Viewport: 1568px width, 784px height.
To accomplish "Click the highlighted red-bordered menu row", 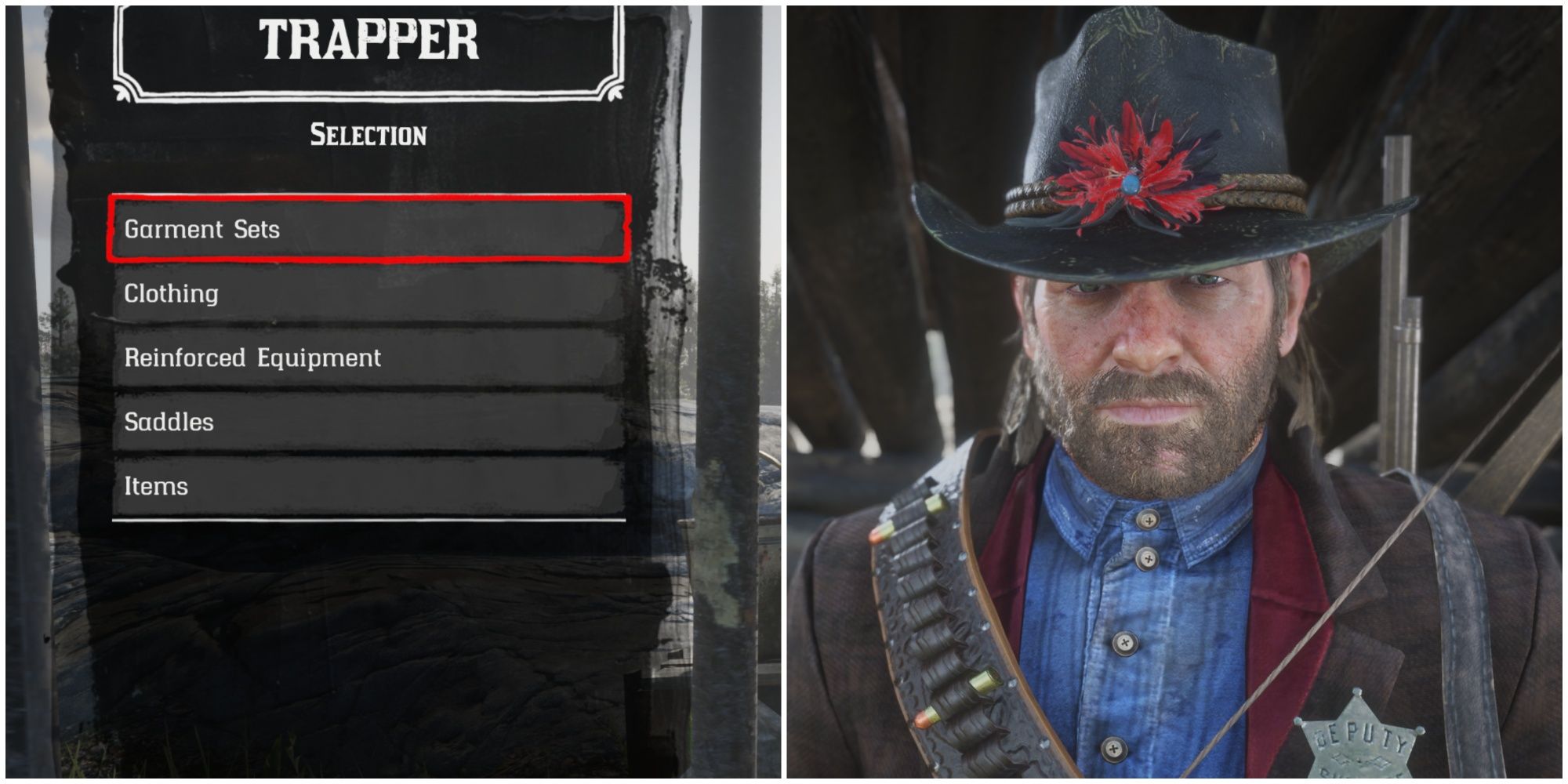I will pos(368,228).
